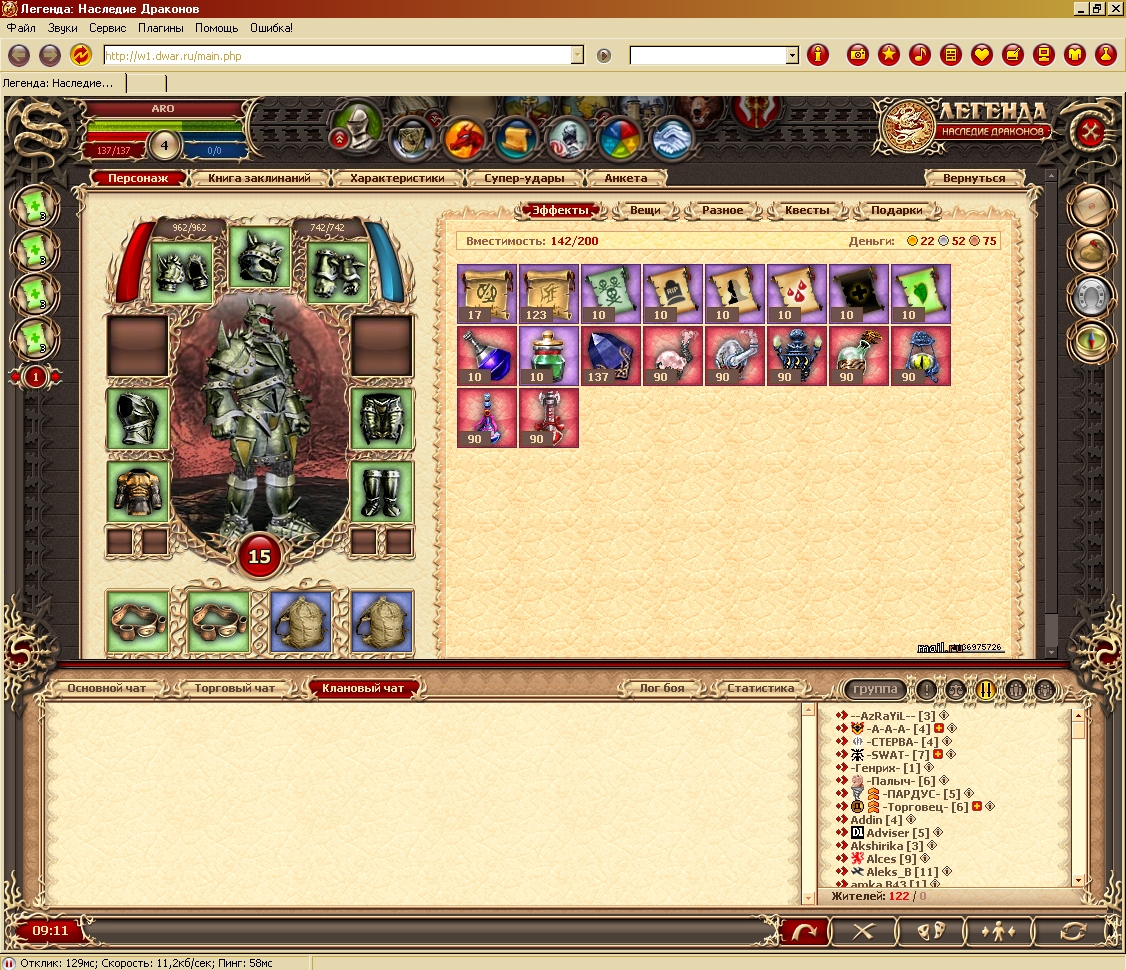Open the Характеристики tab

click(398, 178)
